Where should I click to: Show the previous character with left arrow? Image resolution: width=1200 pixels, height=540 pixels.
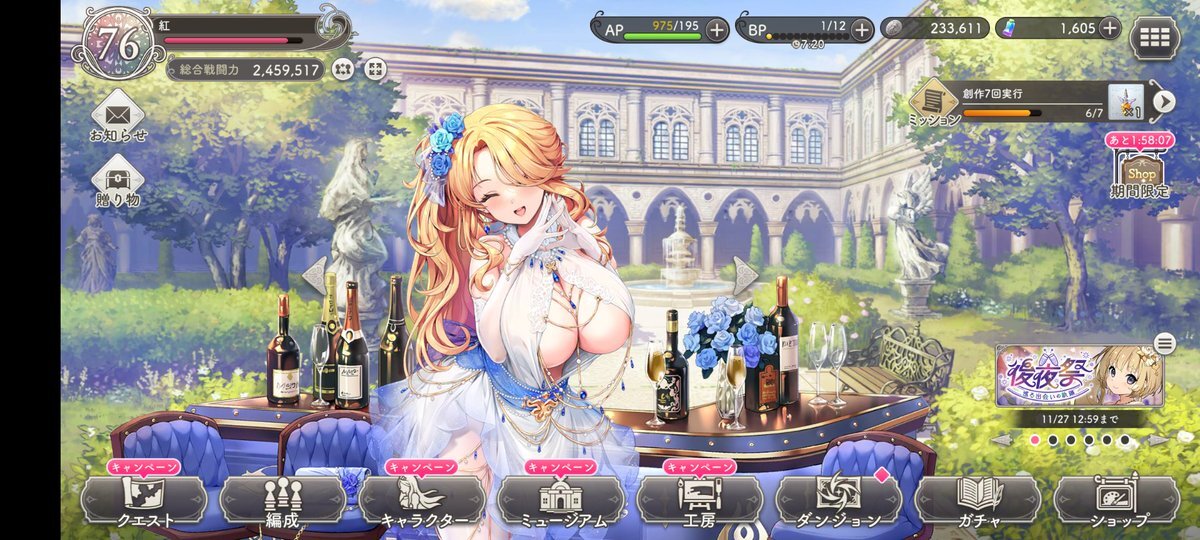click(314, 276)
